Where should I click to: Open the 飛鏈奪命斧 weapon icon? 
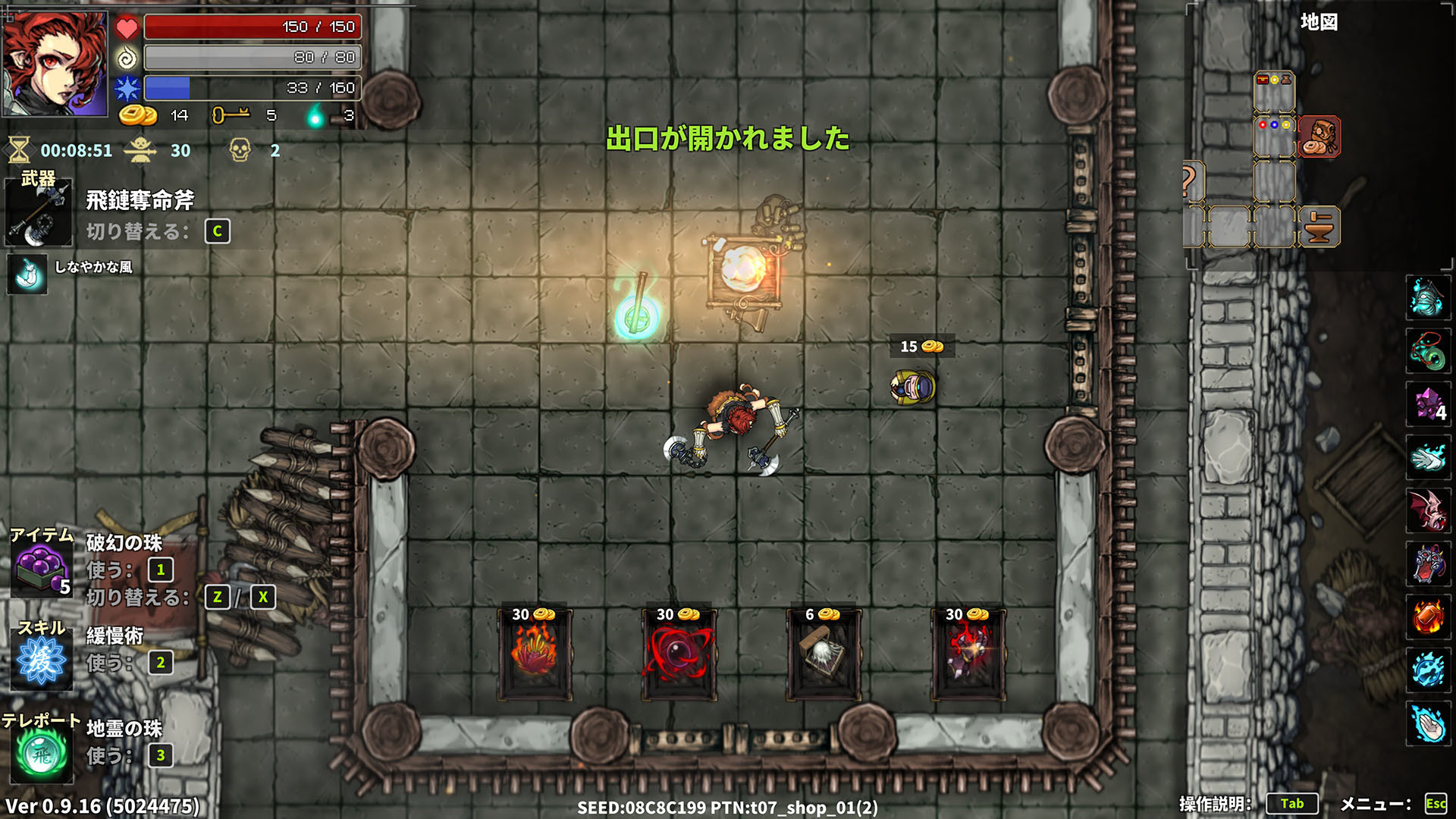(38, 214)
